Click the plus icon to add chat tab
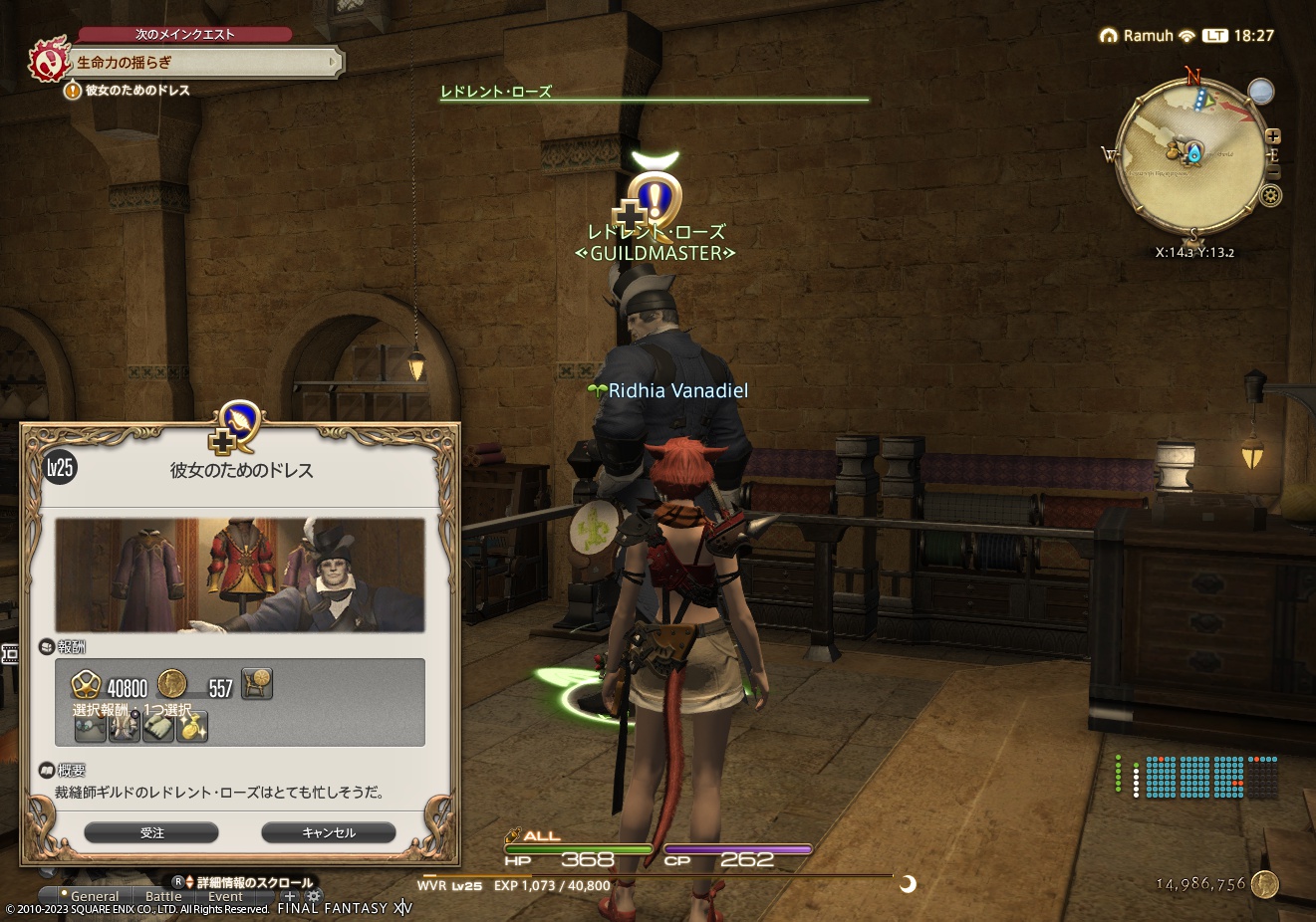 290,896
